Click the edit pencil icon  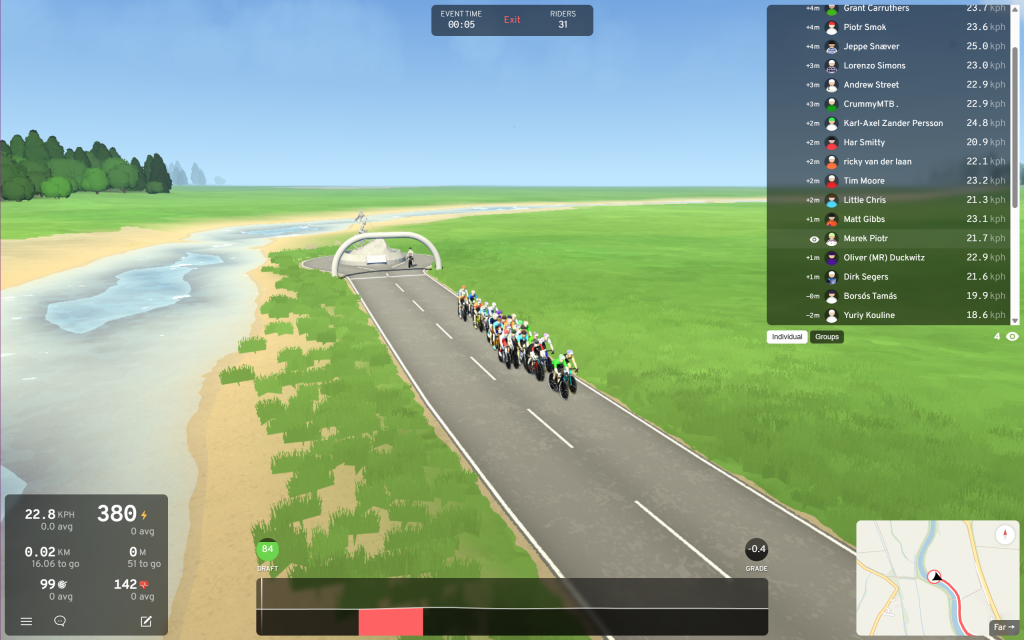click(x=146, y=621)
